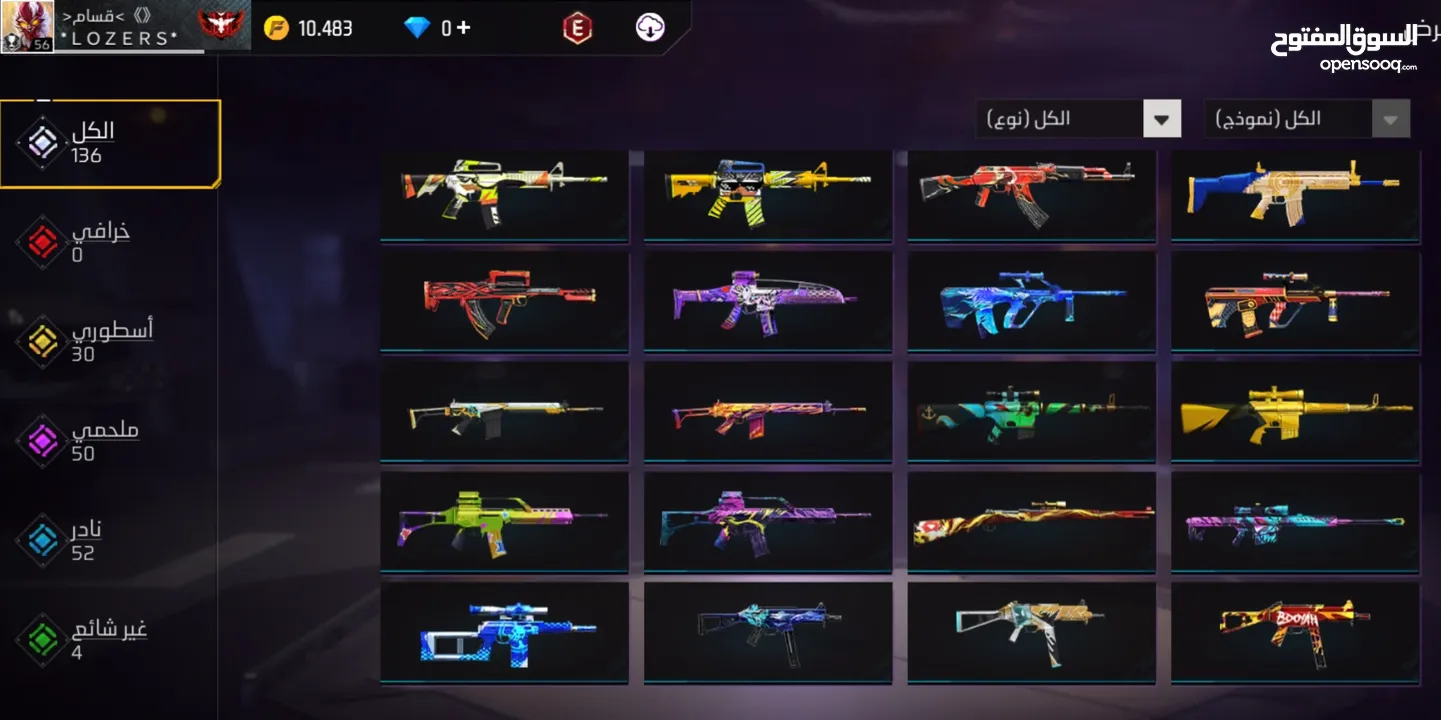Add diamonds with the plus button
The height and width of the screenshot is (720, 1441).
463,27
